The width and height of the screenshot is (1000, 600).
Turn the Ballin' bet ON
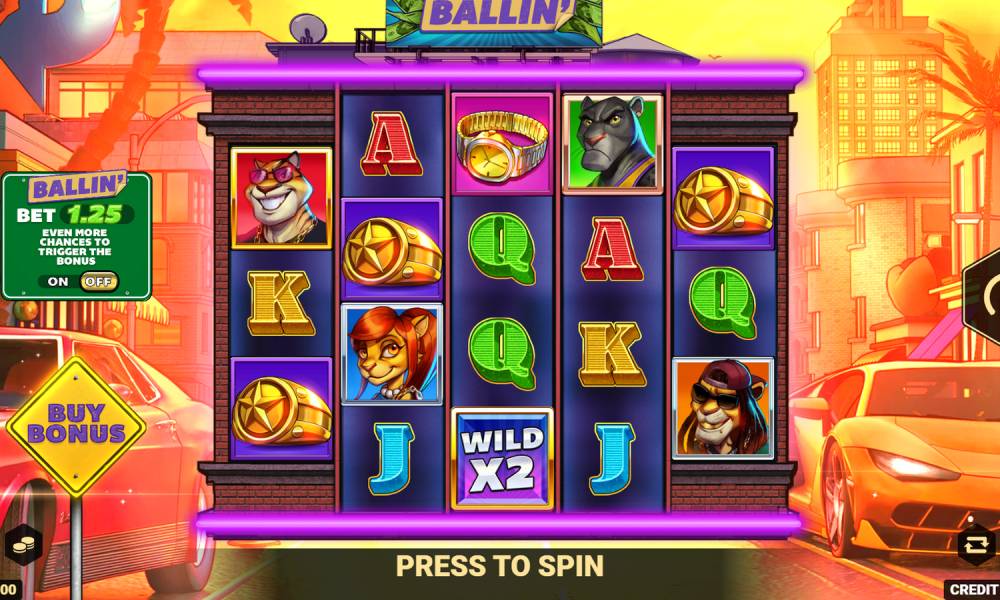pos(58,282)
